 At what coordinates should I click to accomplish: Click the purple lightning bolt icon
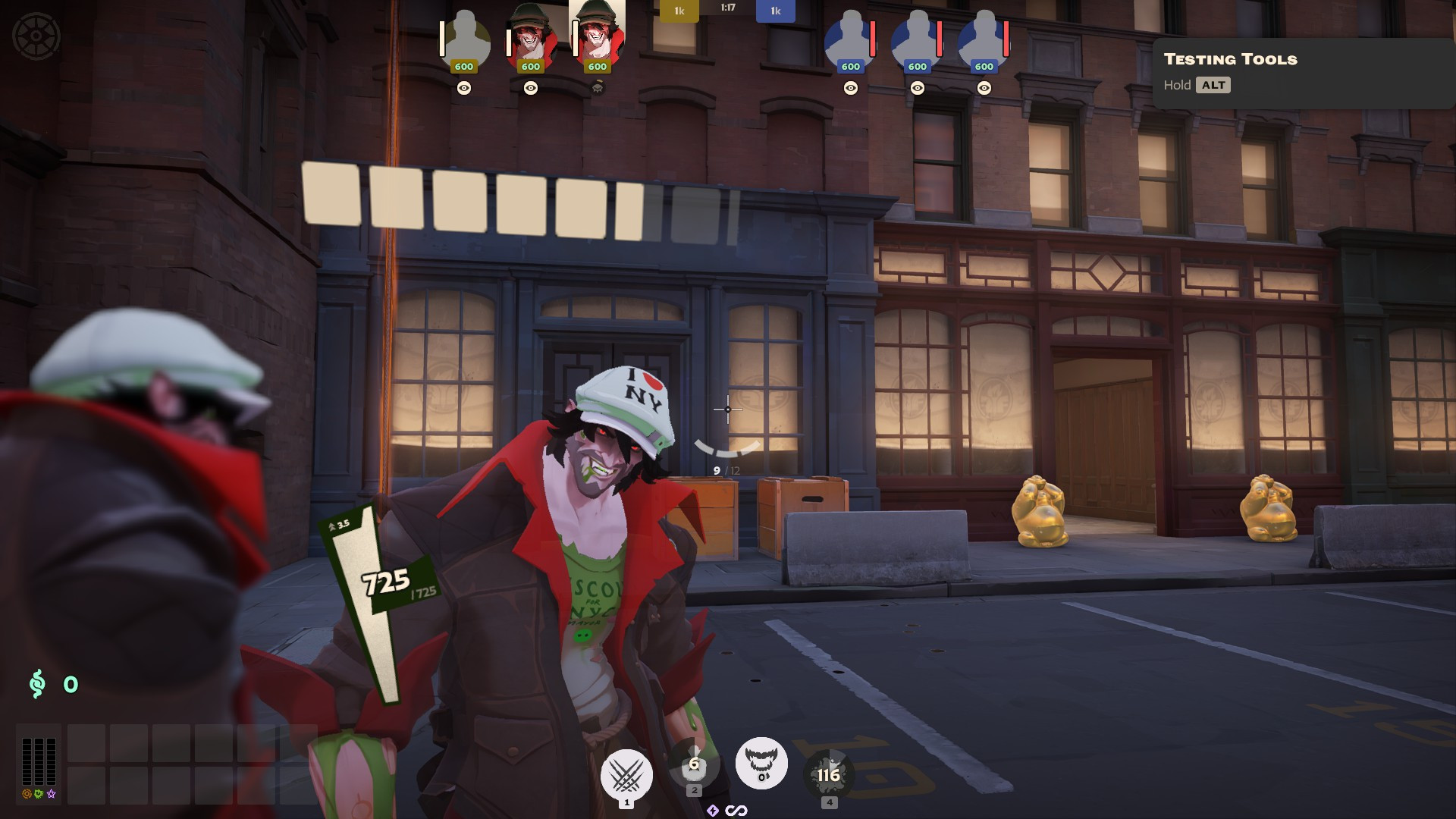point(711,810)
